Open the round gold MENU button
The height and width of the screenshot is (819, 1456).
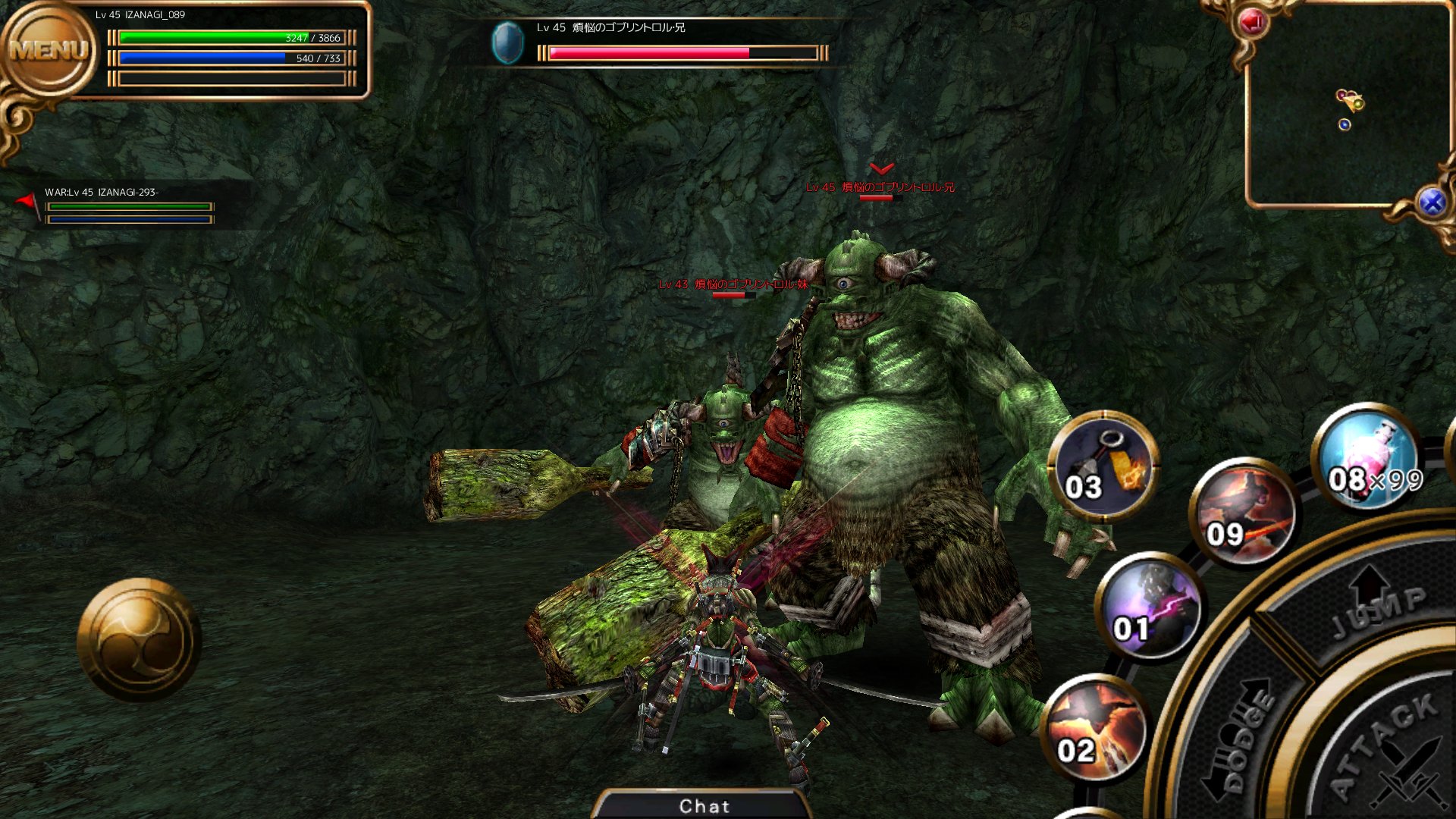click(49, 52)
